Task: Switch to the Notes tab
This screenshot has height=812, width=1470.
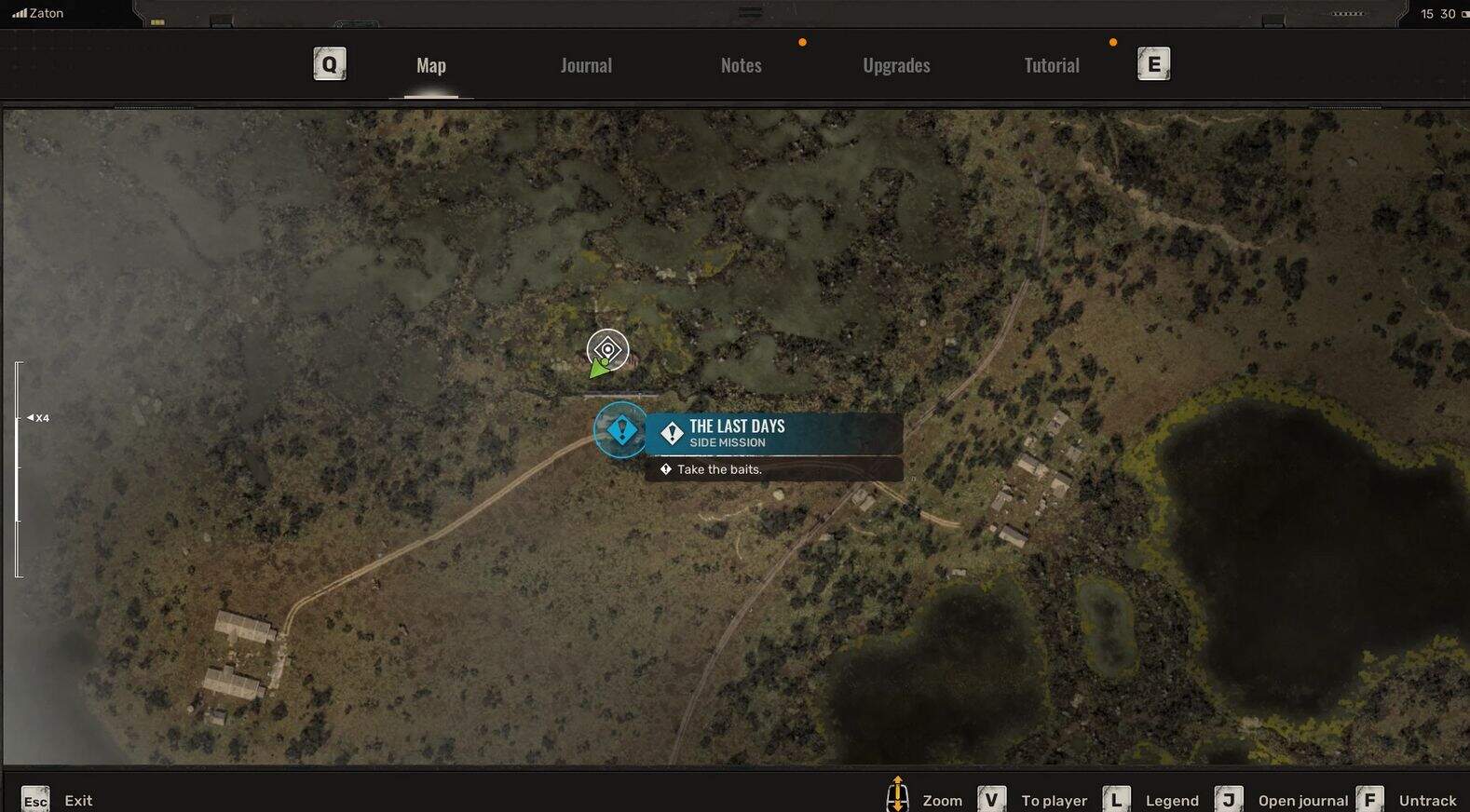Action: tap(741, 65)
